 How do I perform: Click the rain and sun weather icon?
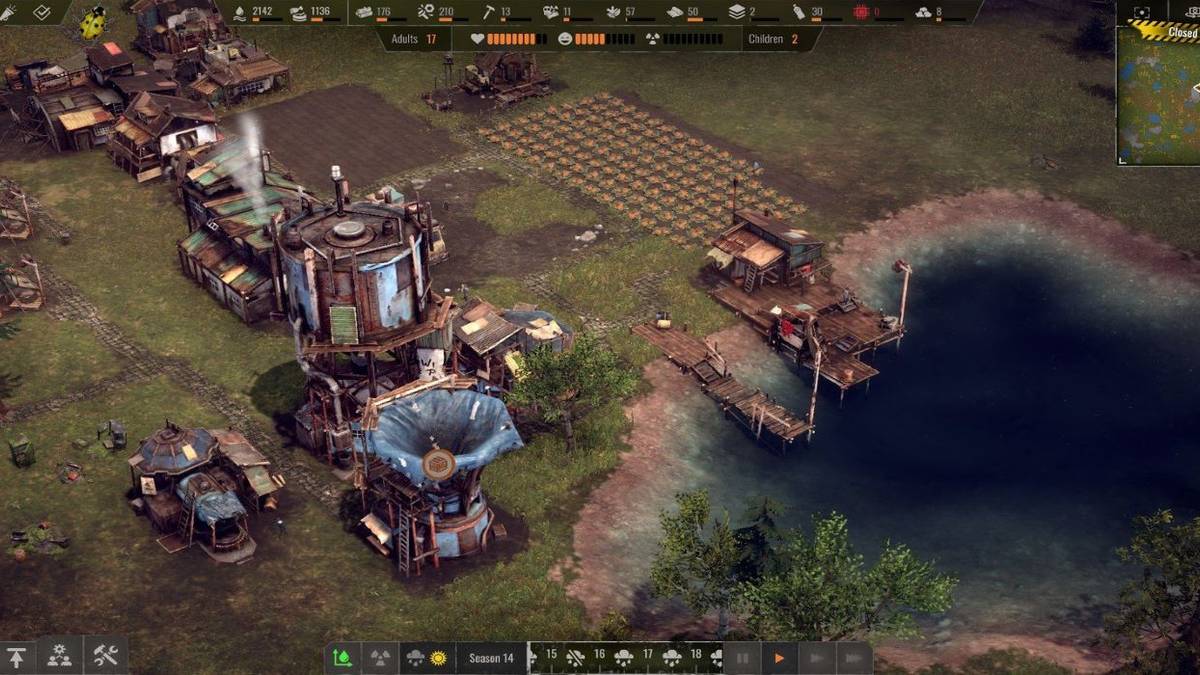click(427, 658)
